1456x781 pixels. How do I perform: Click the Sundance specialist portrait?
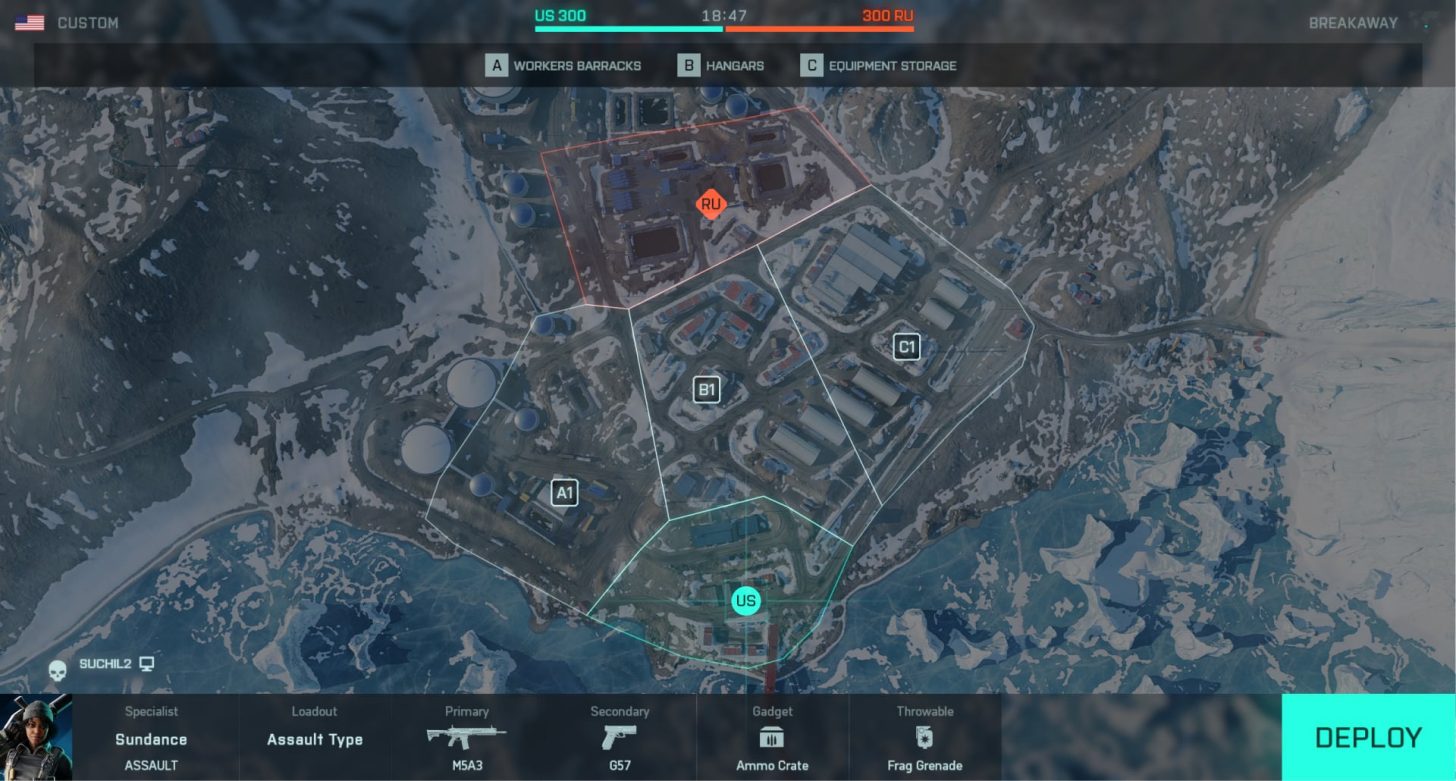click(36, 737)
